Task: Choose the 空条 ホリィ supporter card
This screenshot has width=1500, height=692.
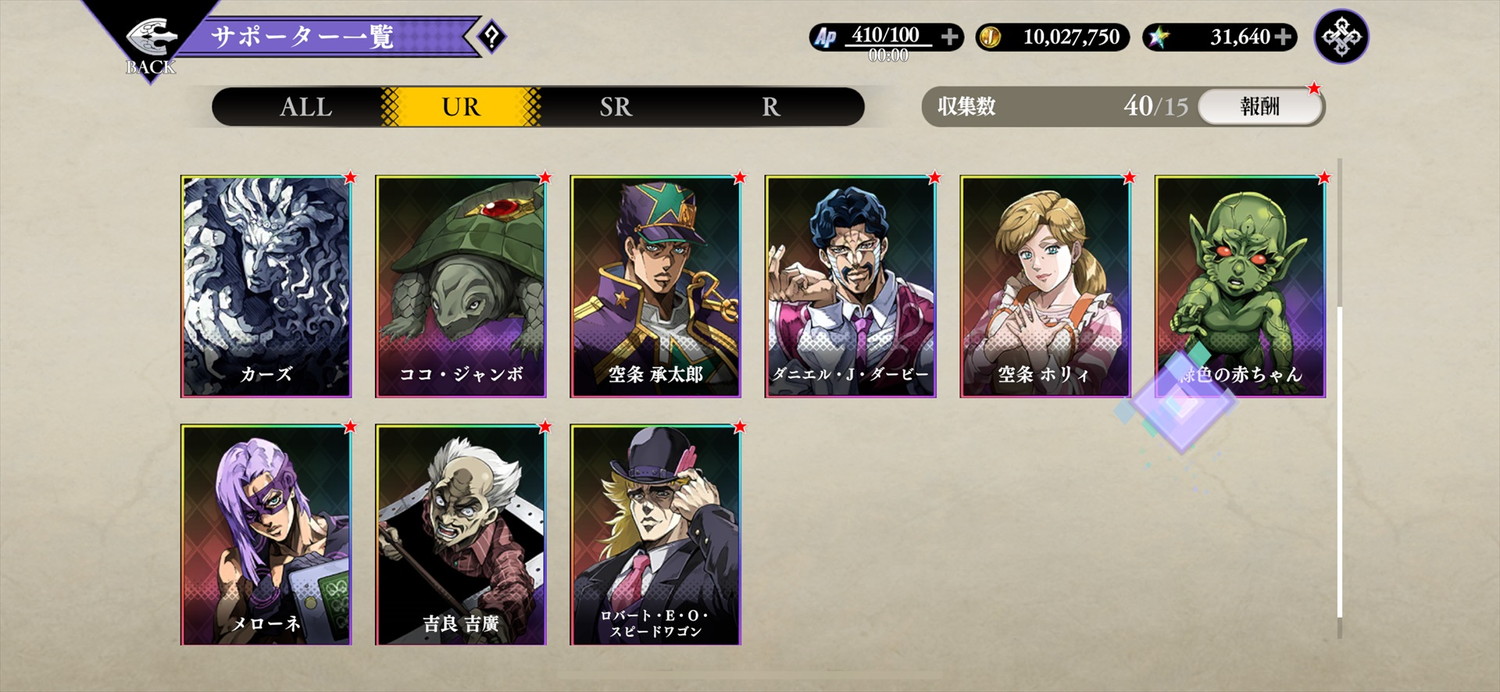Action: pyautogui.click(x=1046, y=286)
